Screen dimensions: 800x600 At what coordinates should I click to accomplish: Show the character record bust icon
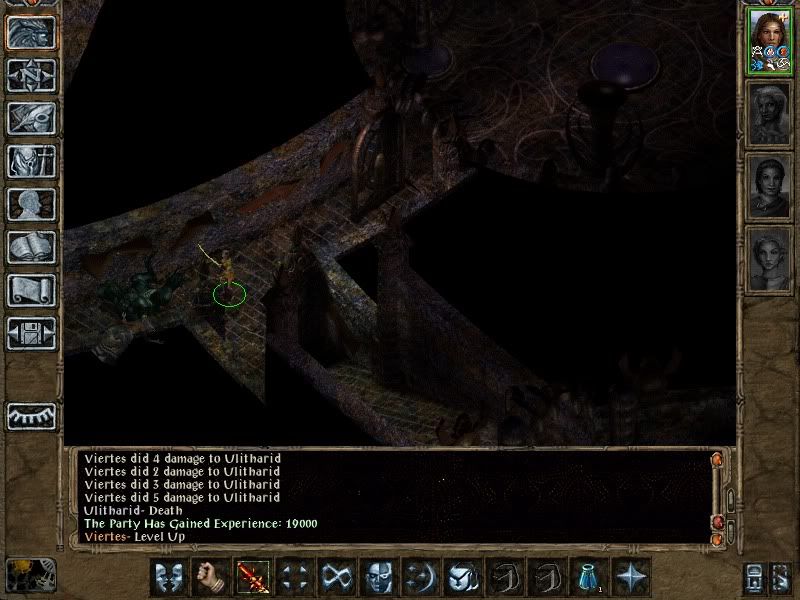click(x=31, y=204)
